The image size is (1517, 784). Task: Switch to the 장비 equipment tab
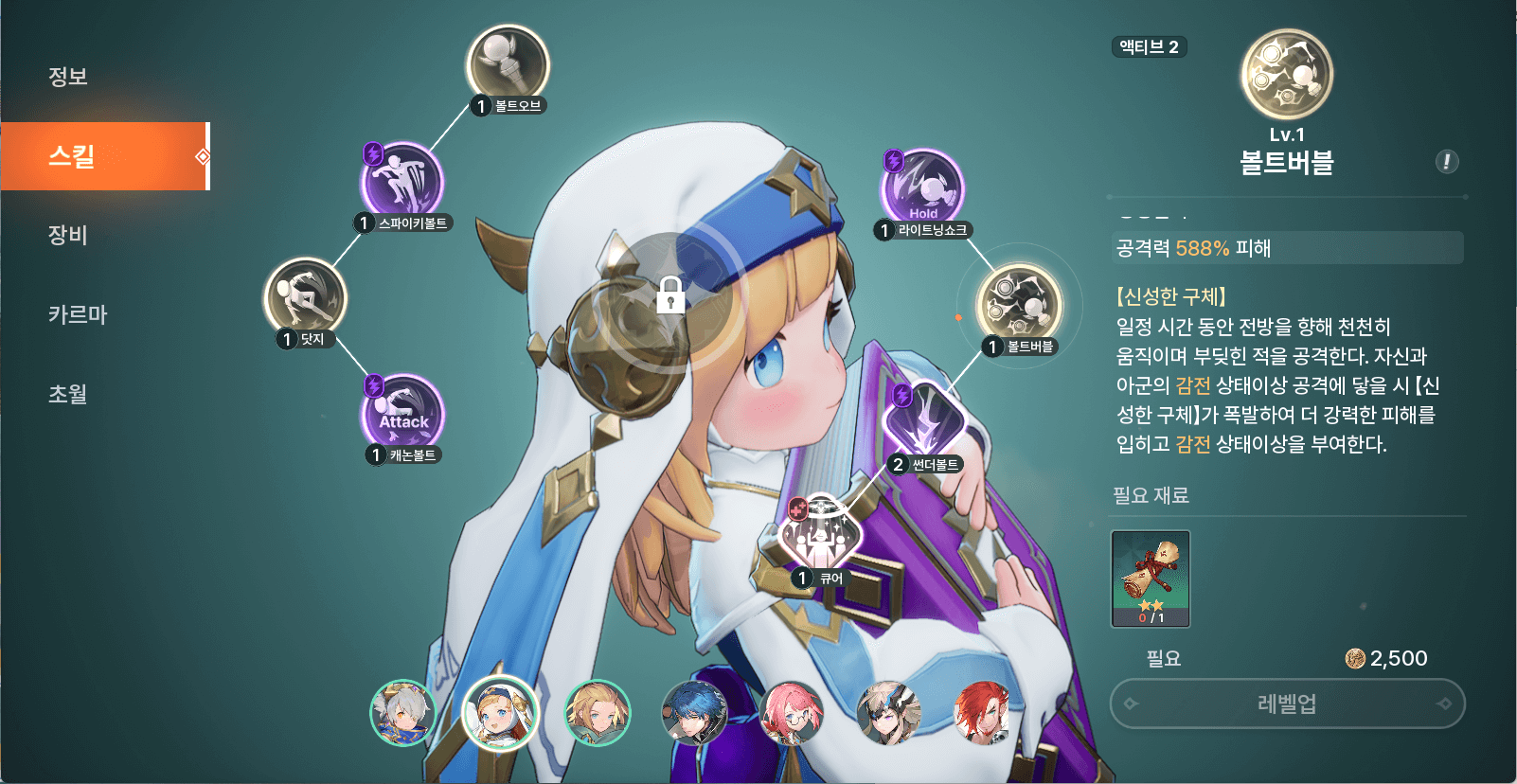click(68, 235)
